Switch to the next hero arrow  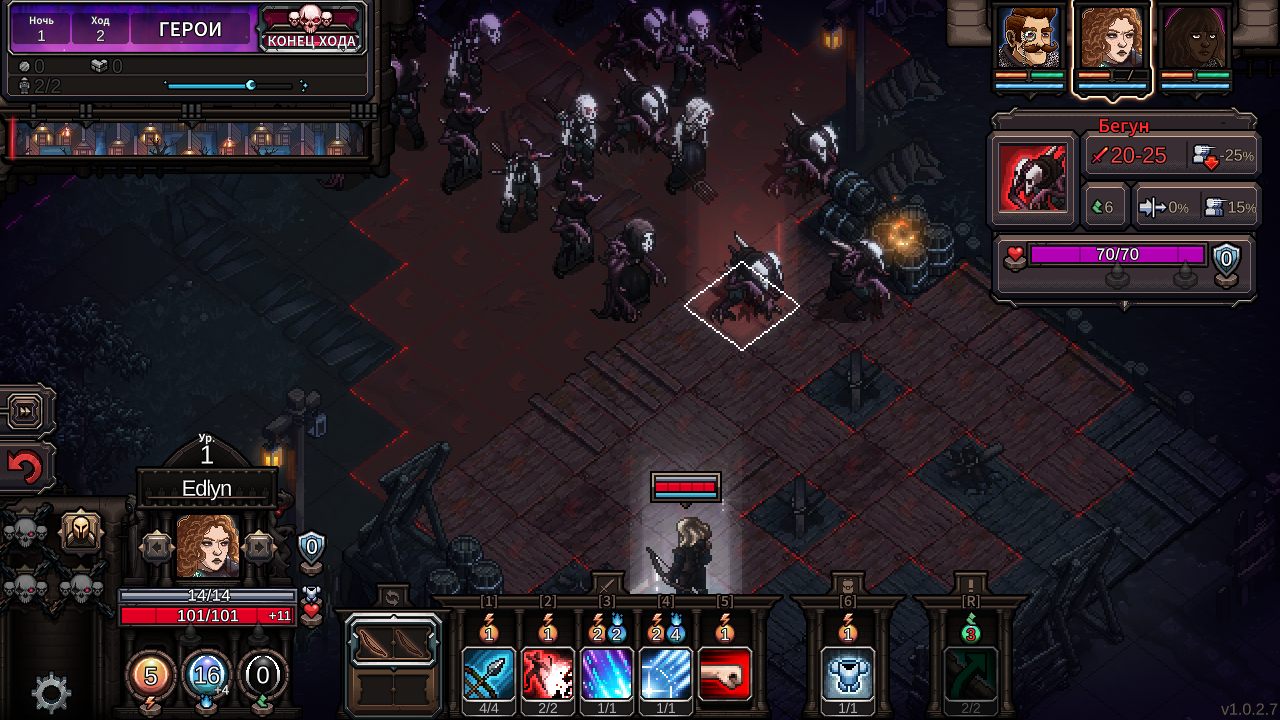(x=259, y=547)
